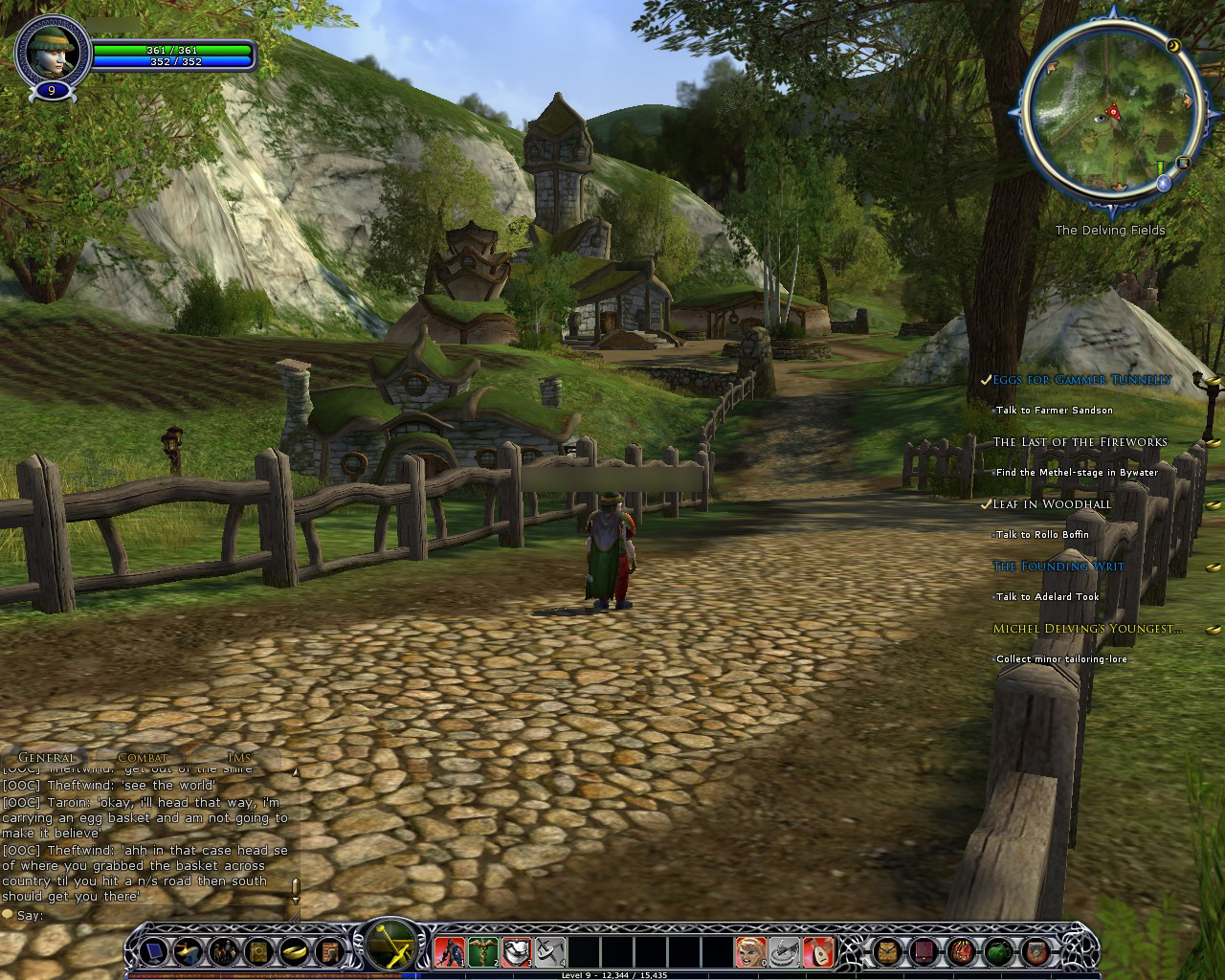Image resolution: width=1225 pixels, height=980 pixels.
Task: Open the fellowship group icon
Action: coord(223,951)
